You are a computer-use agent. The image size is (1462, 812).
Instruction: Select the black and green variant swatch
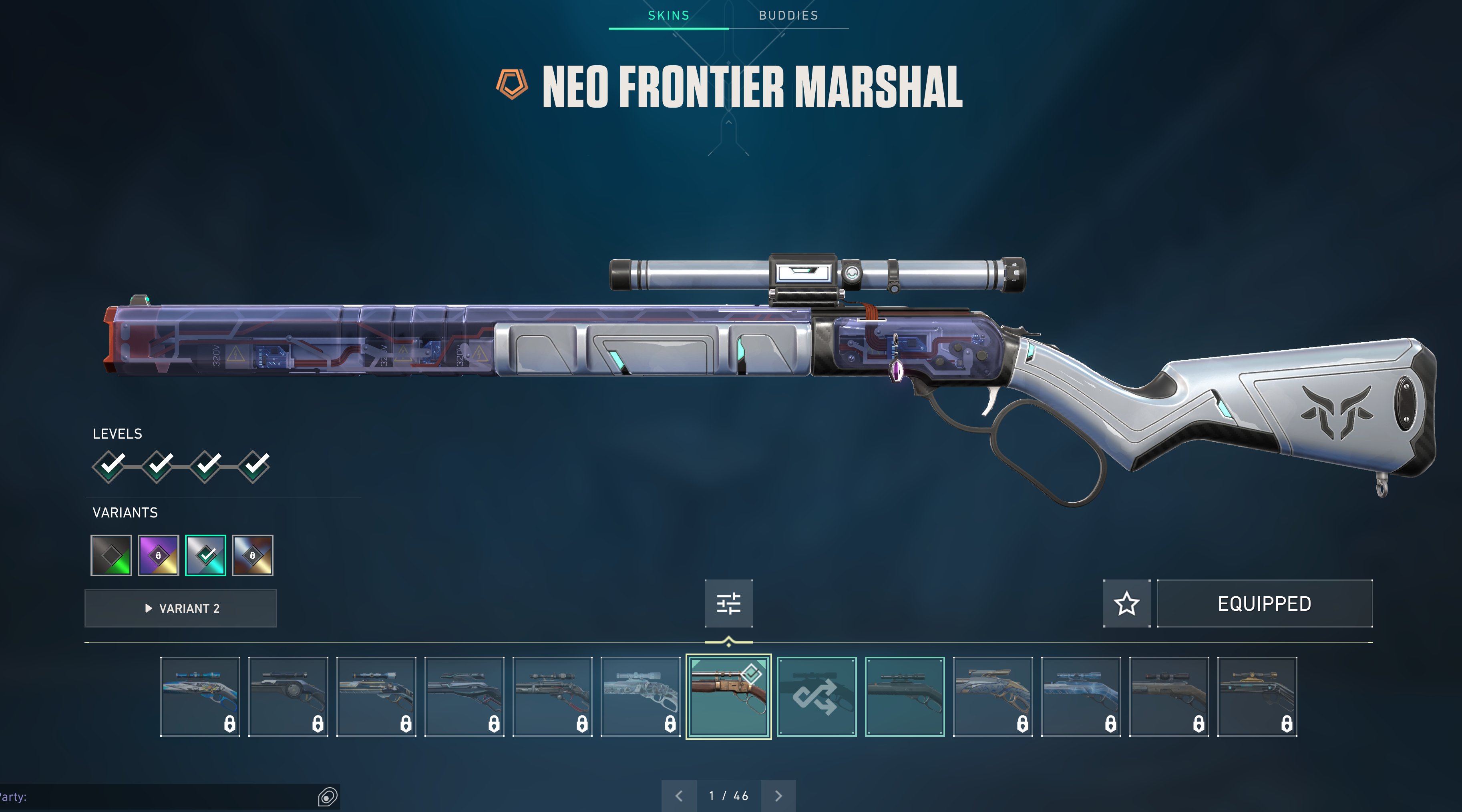click(x=111, y=555)
